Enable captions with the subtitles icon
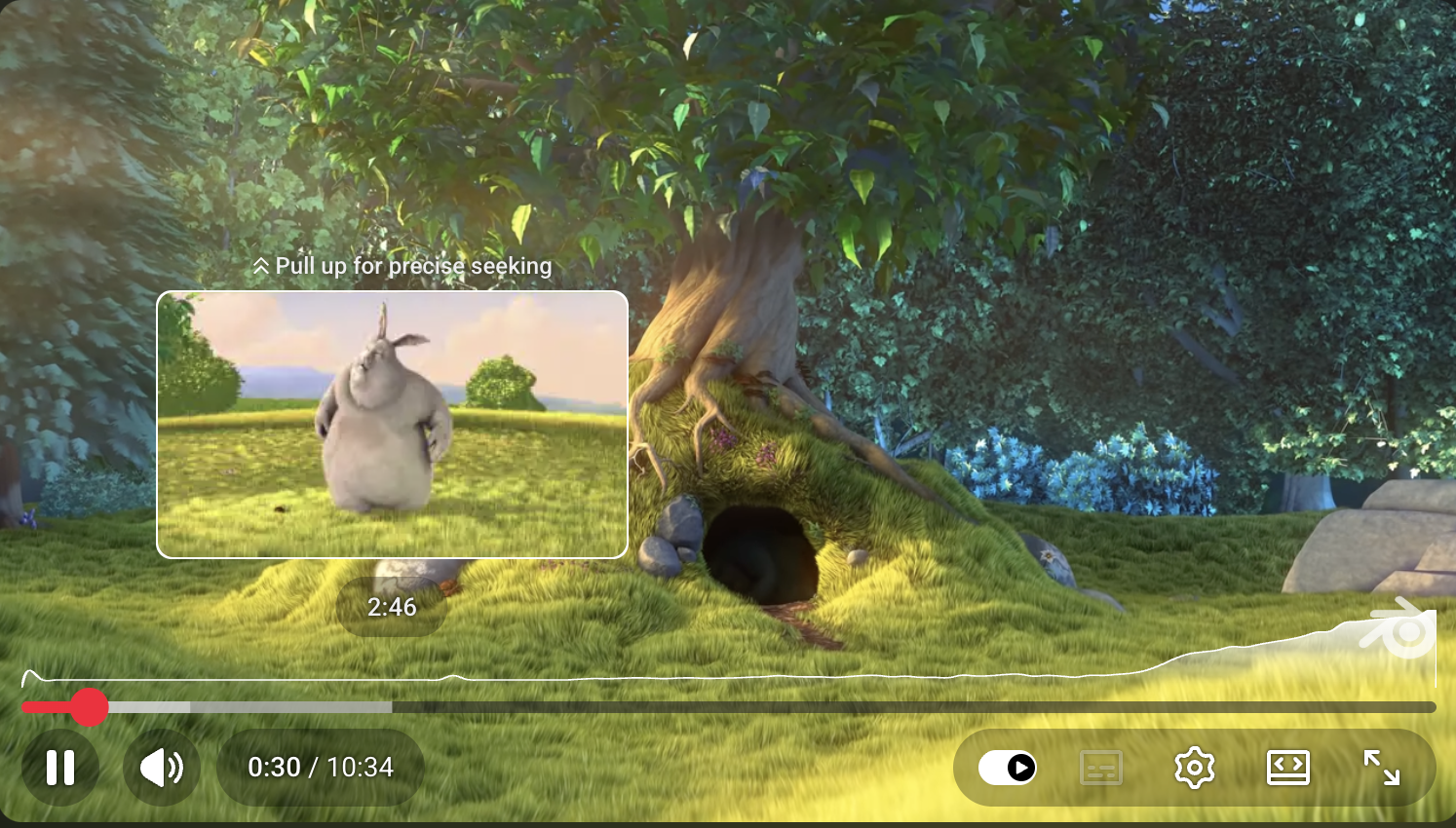1456x828 pixels. pyautogui.click(x=1100, y=768)
